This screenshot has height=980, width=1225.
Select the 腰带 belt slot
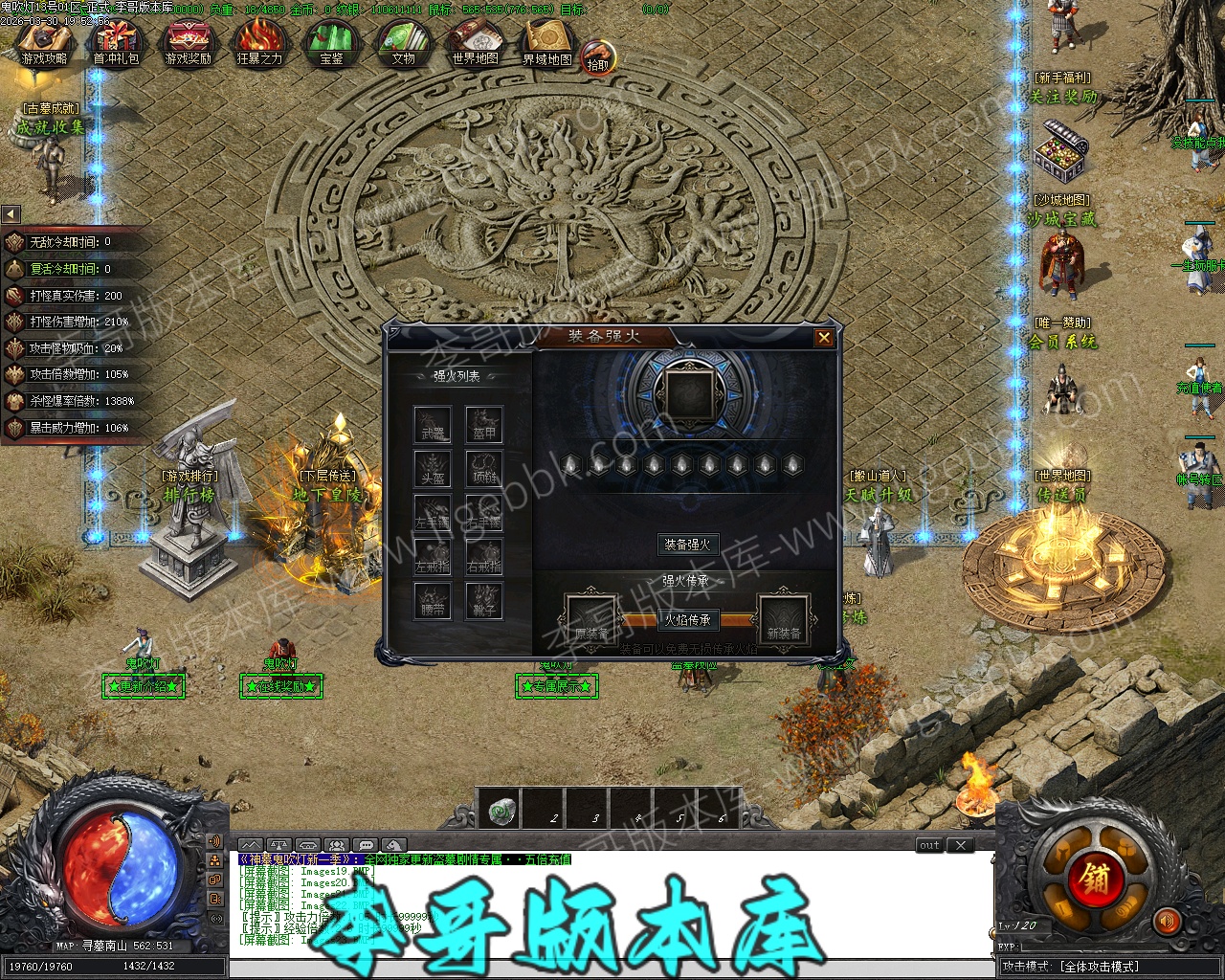pos(433,600)
